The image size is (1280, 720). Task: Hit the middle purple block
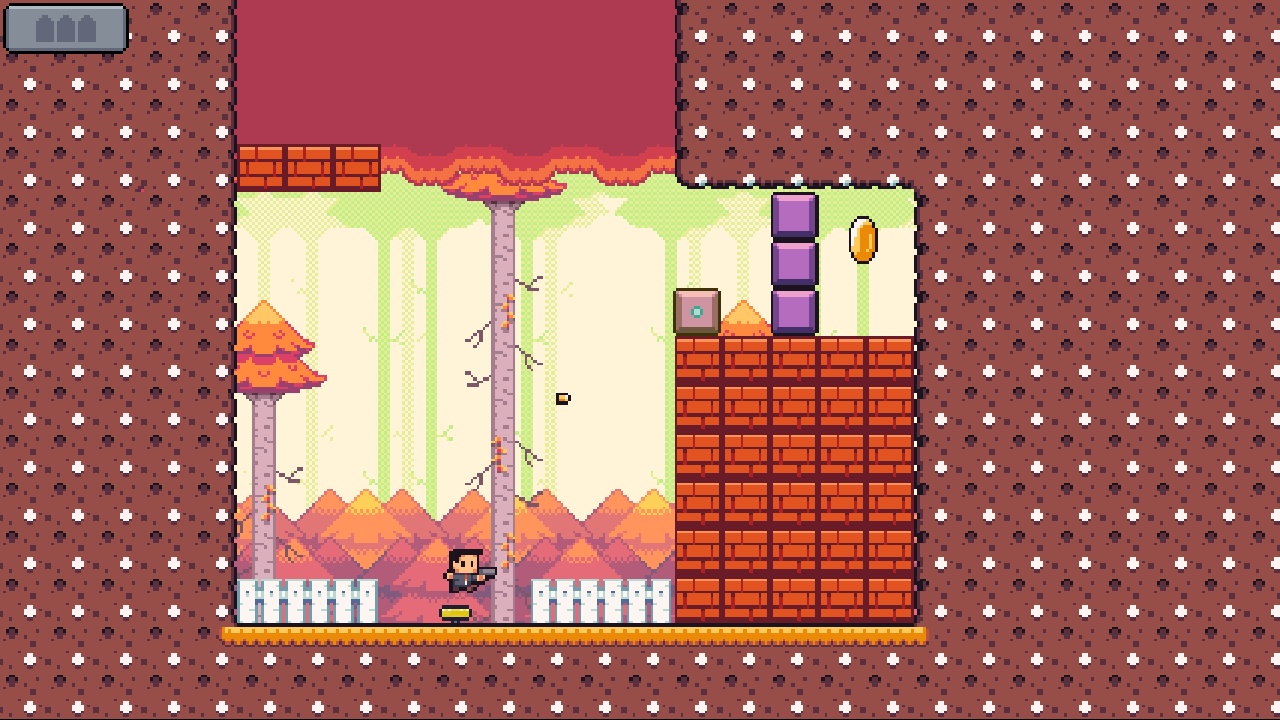click(796, 261)
